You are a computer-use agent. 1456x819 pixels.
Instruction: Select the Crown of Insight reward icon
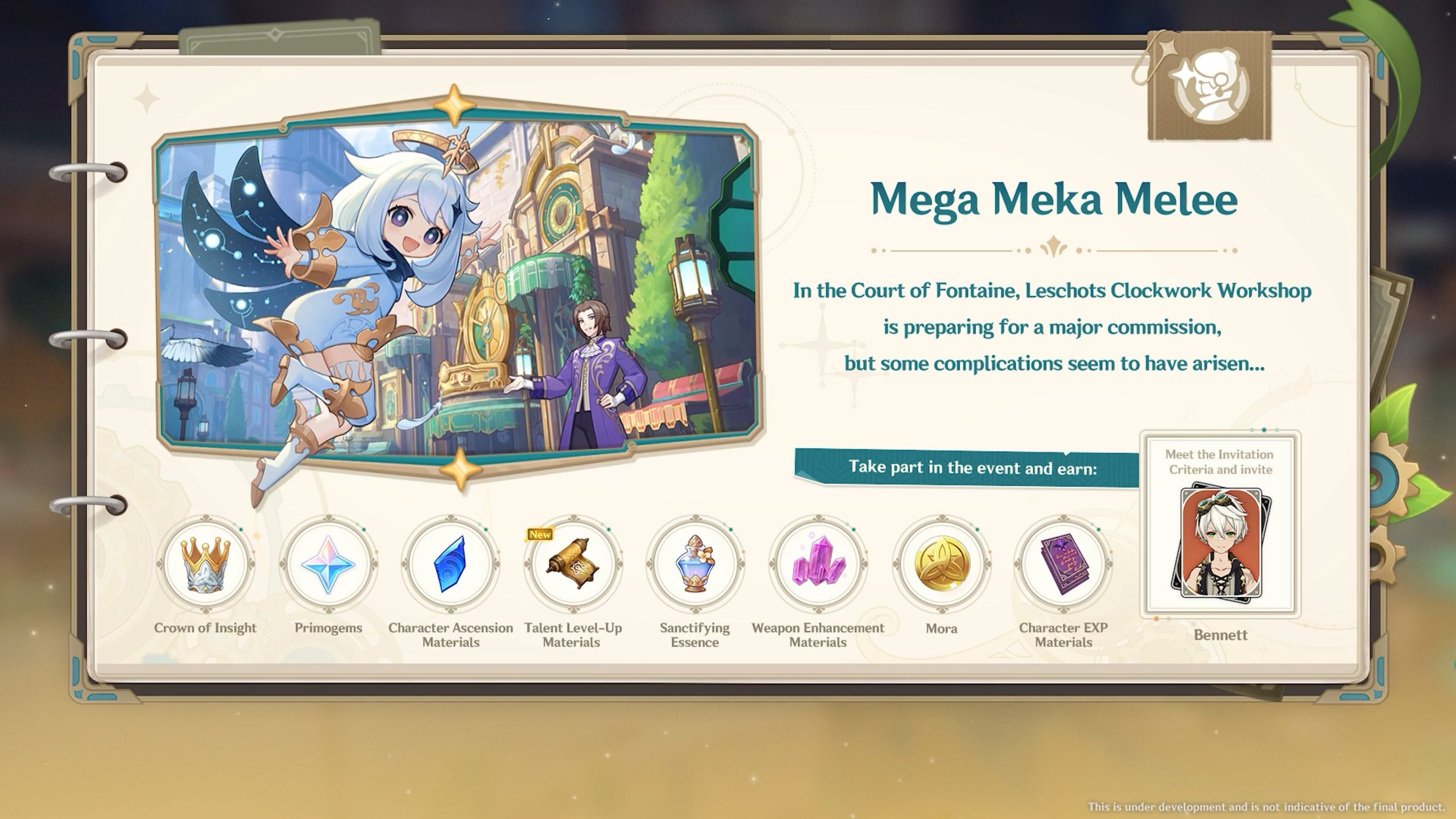pyautogui.click(x=205, y=564)
